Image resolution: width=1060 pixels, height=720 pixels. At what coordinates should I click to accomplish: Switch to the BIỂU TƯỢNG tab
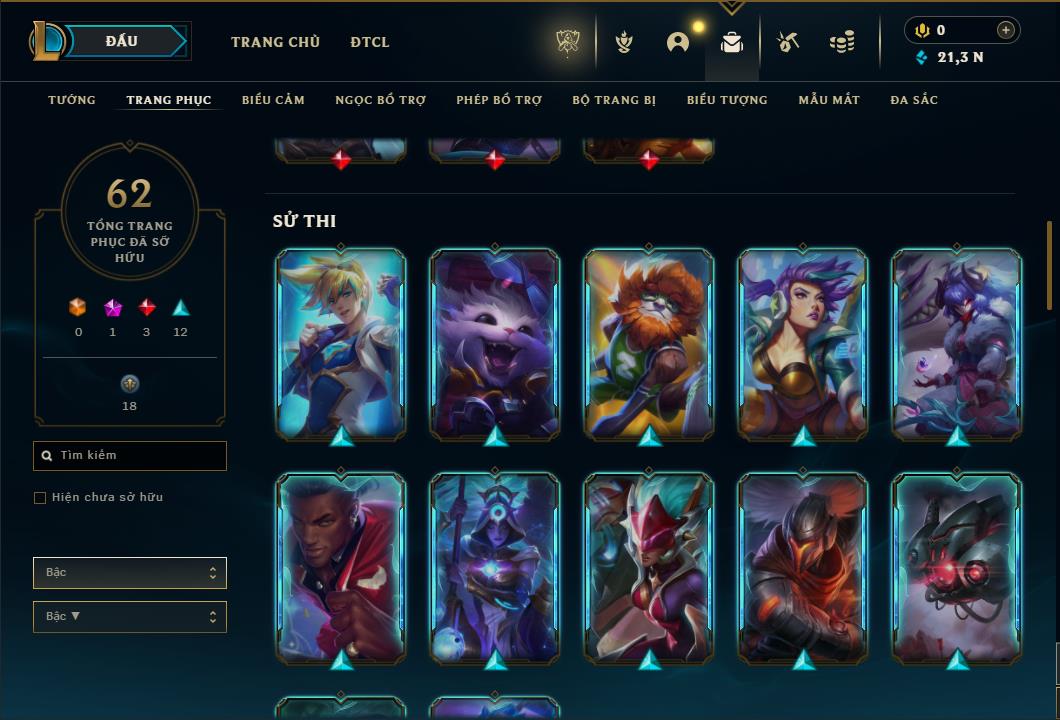pyautogui.click(x=727, y=100)
